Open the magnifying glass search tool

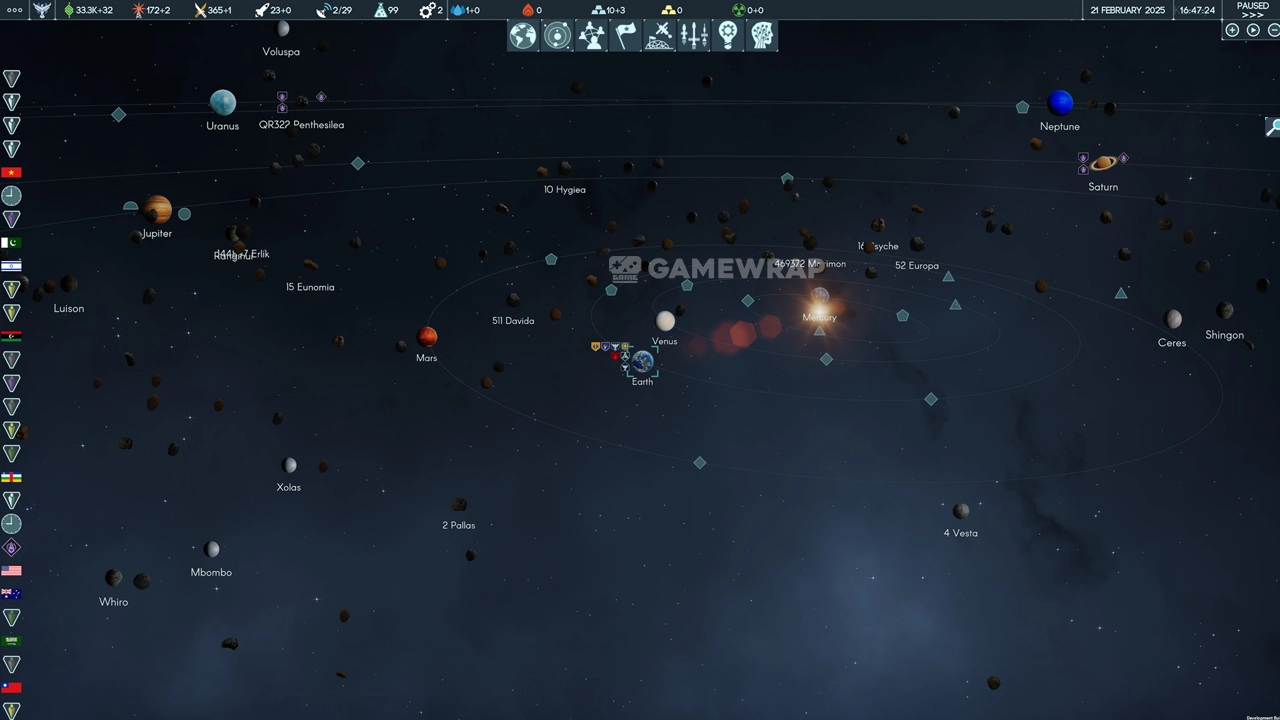point(1273,127)
